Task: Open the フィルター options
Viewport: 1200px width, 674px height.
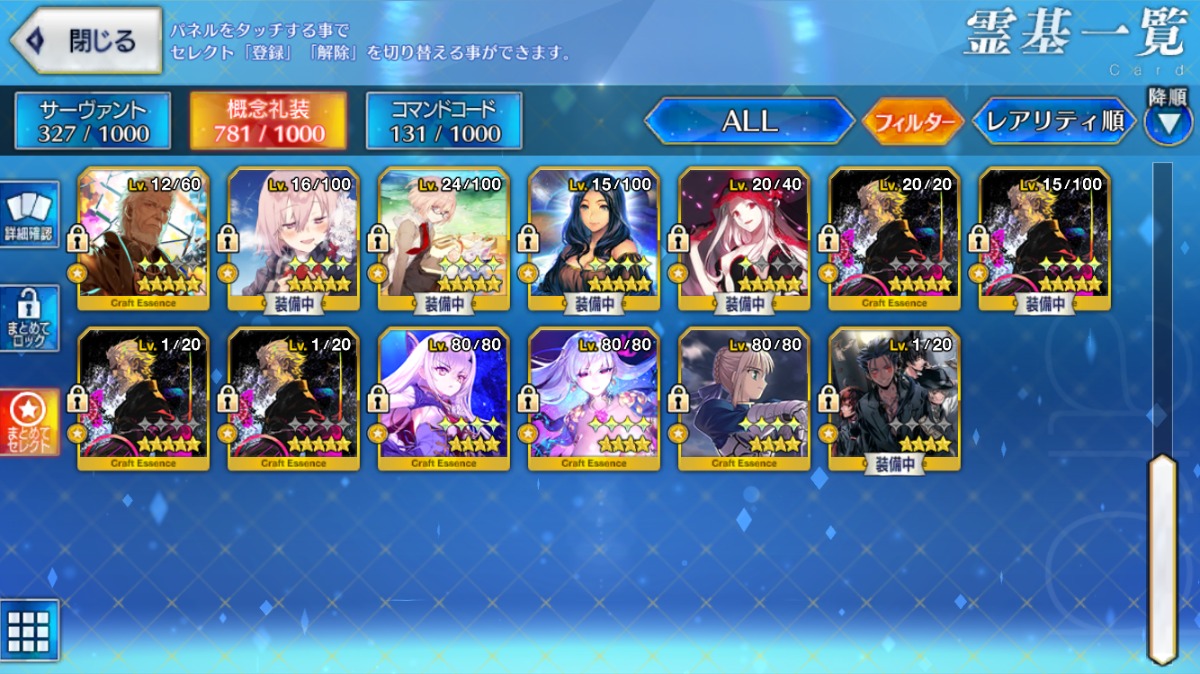Action: (x=912, y=122)
